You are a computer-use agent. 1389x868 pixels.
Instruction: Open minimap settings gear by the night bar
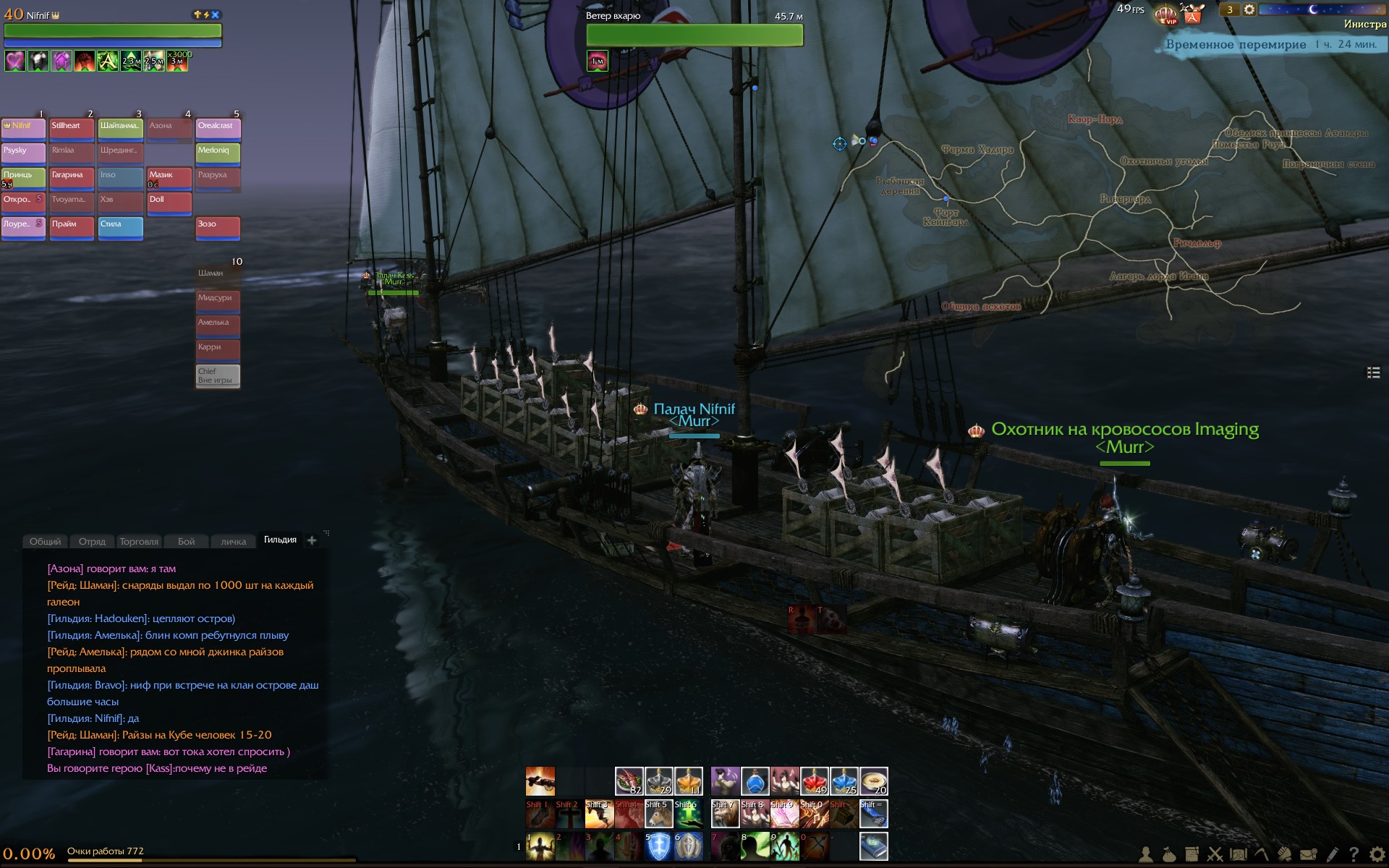coord(1249,9)
